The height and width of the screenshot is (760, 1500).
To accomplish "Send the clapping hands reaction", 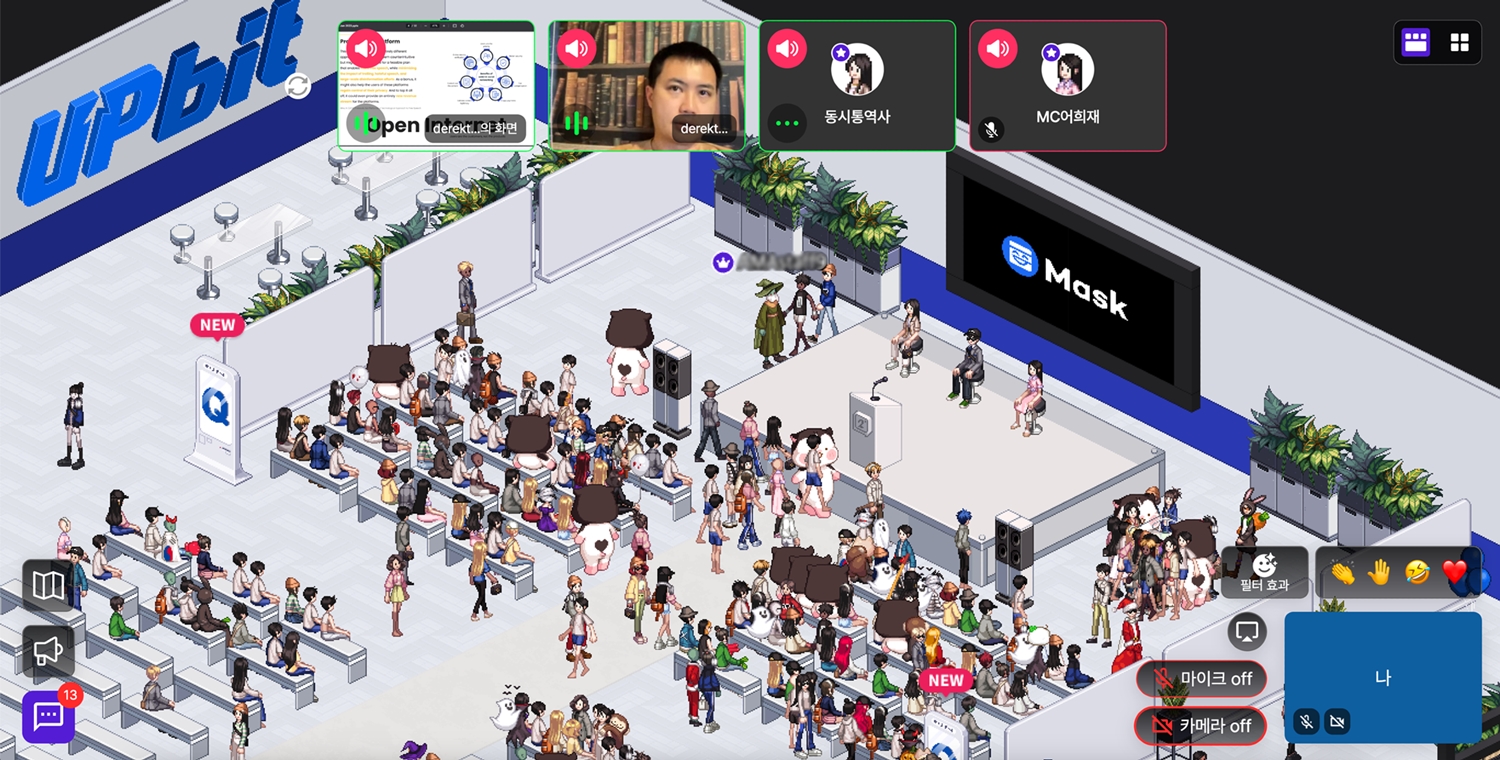I will coord(1341,574).
